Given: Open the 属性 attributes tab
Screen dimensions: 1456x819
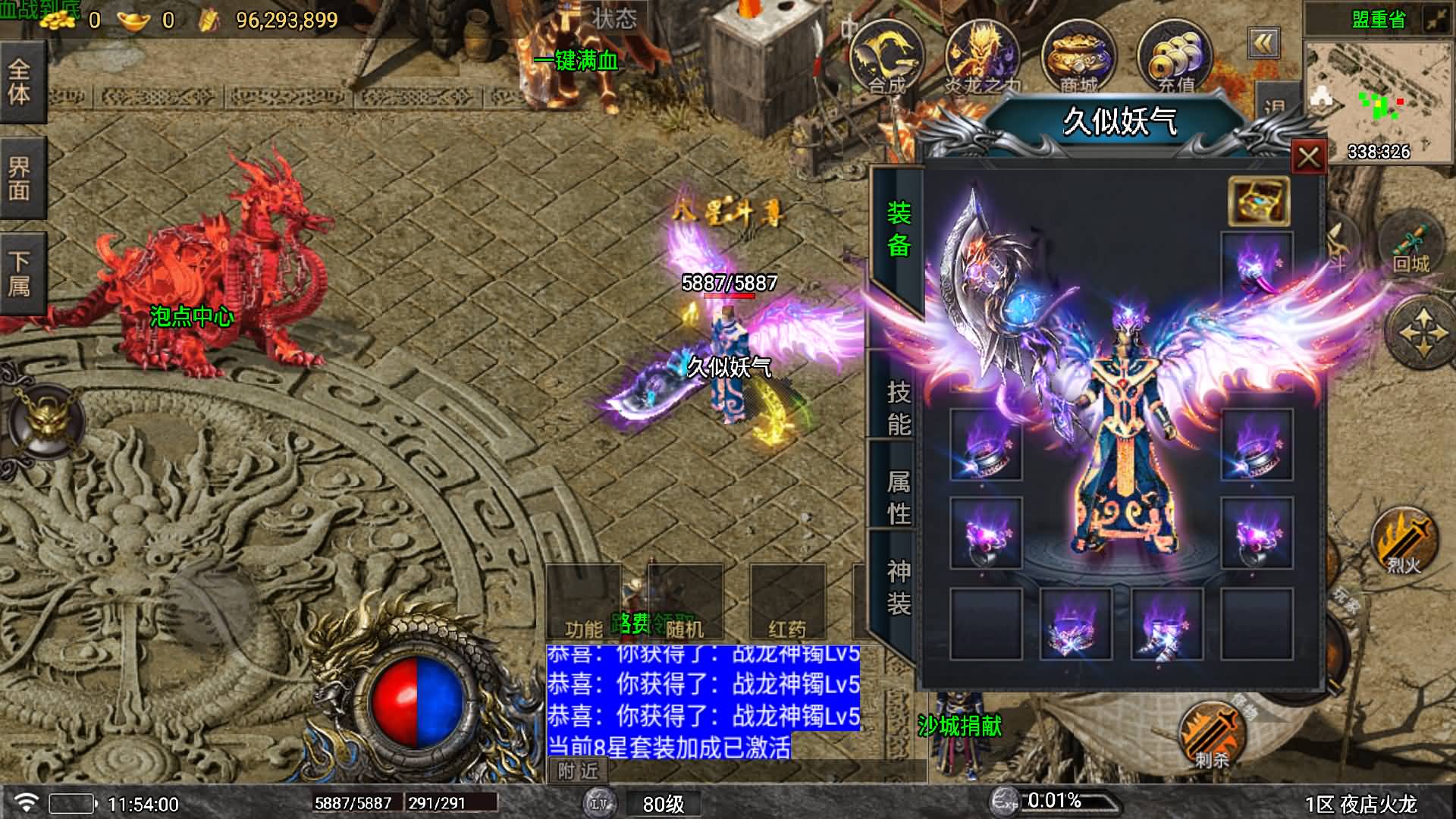Looking at the screenshot, I should [899, 497].
